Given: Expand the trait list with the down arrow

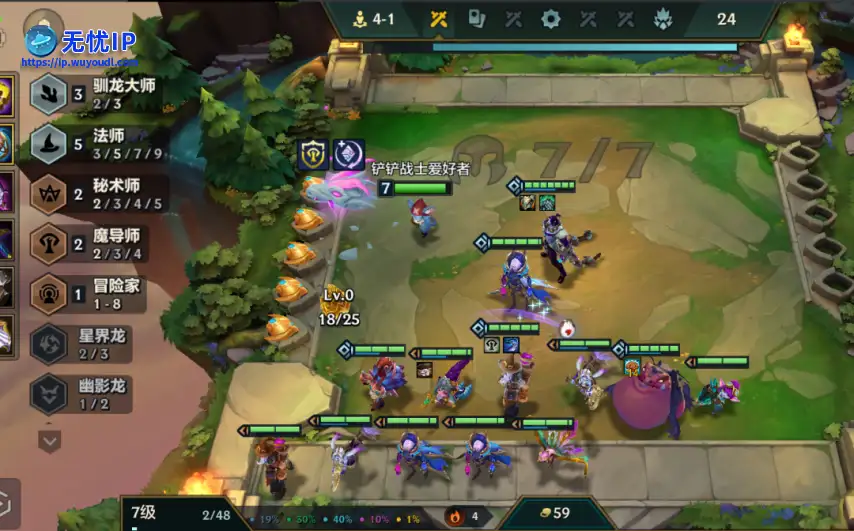Looking at the screenshot, I should click(50, 439).
